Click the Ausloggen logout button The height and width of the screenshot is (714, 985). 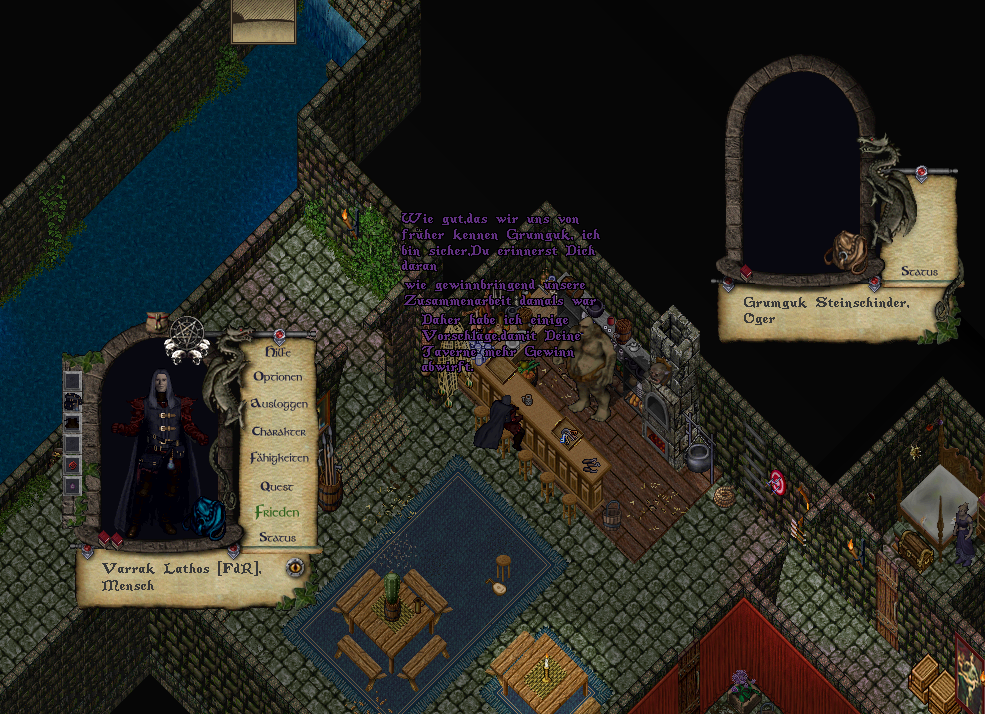pos(279,404)
